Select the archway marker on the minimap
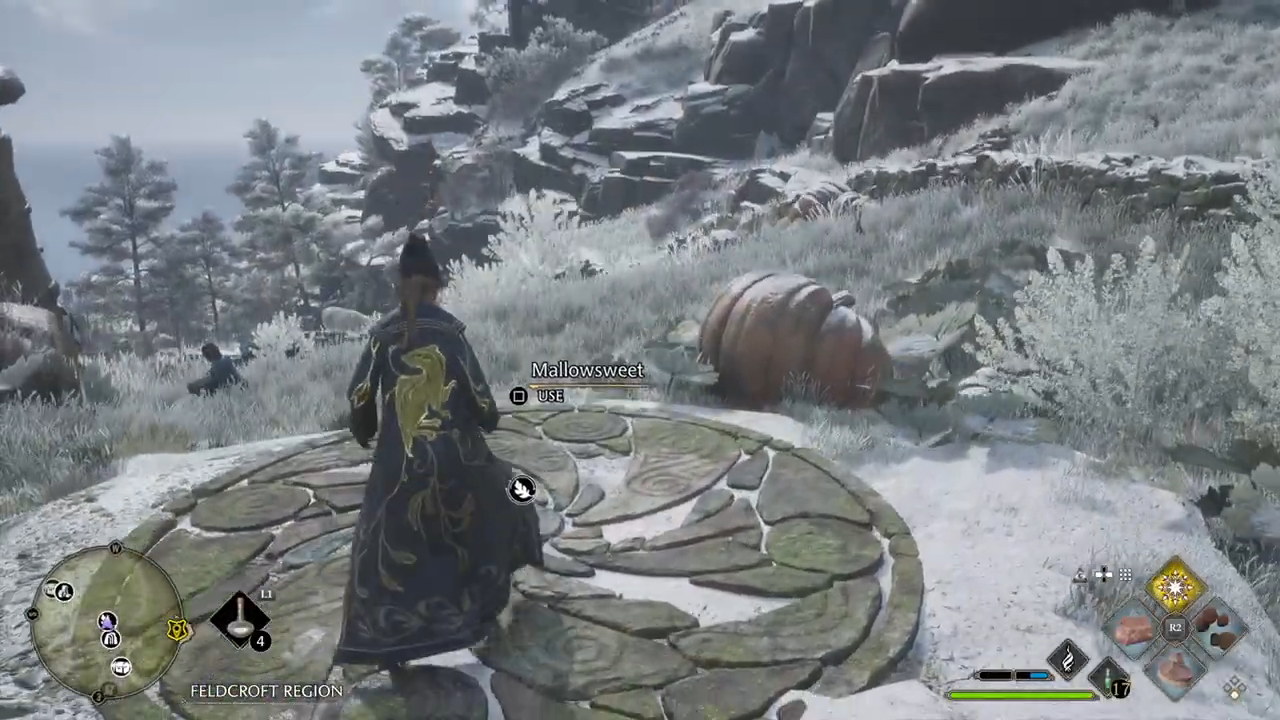1280x720 pixels. click(x=110, y=638)
